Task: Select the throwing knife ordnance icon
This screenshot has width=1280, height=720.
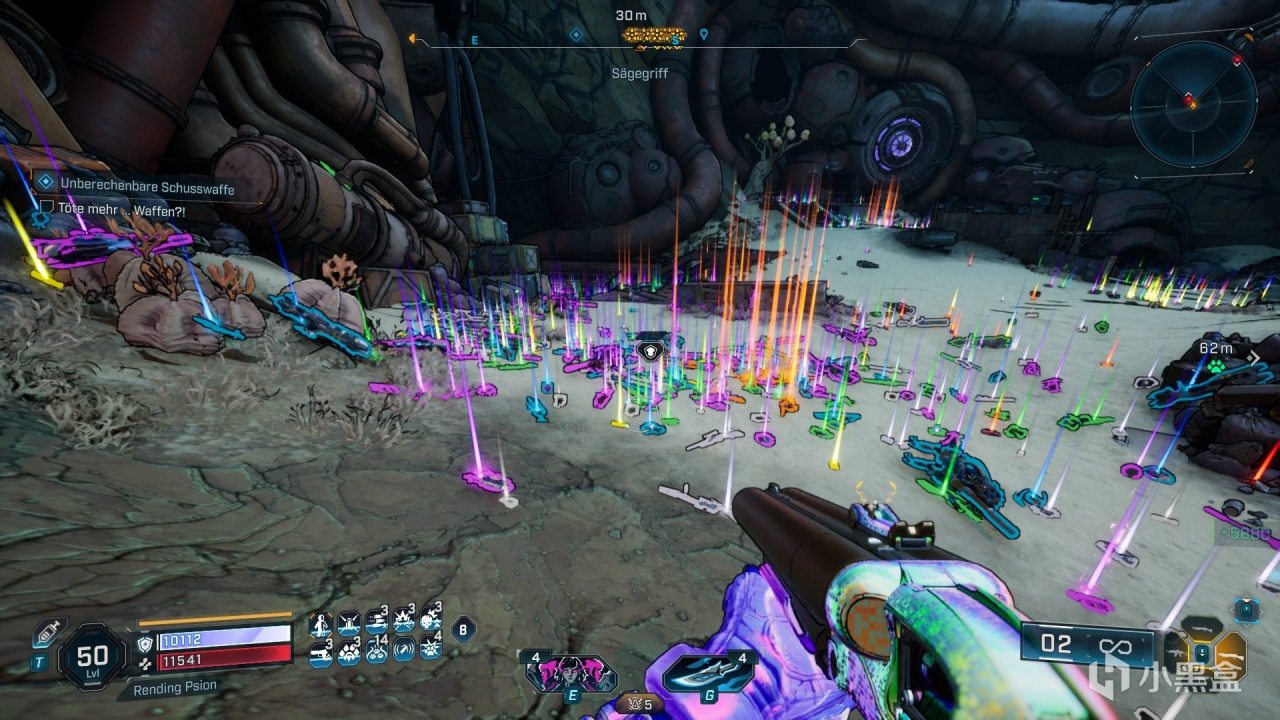Action: 704,672
